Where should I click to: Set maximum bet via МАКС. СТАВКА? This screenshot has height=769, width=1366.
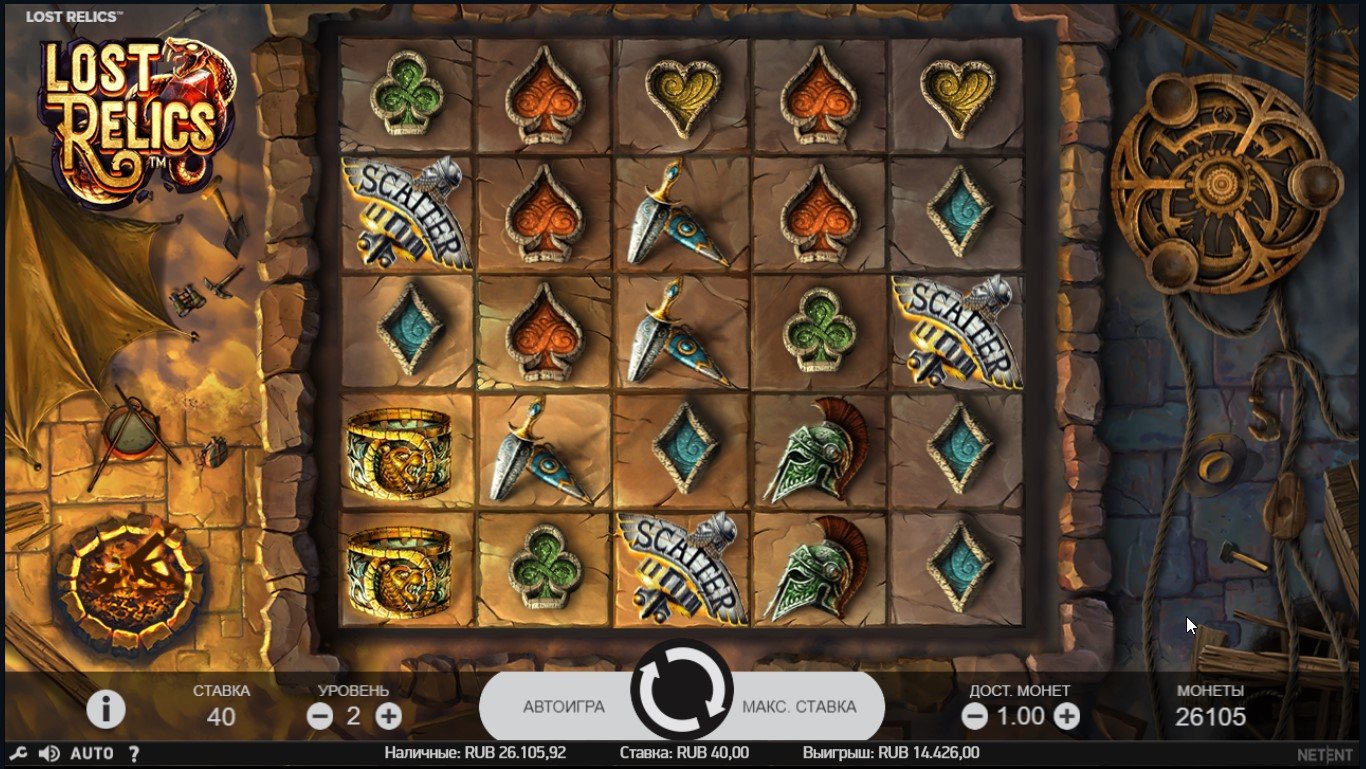coord(799,707)
